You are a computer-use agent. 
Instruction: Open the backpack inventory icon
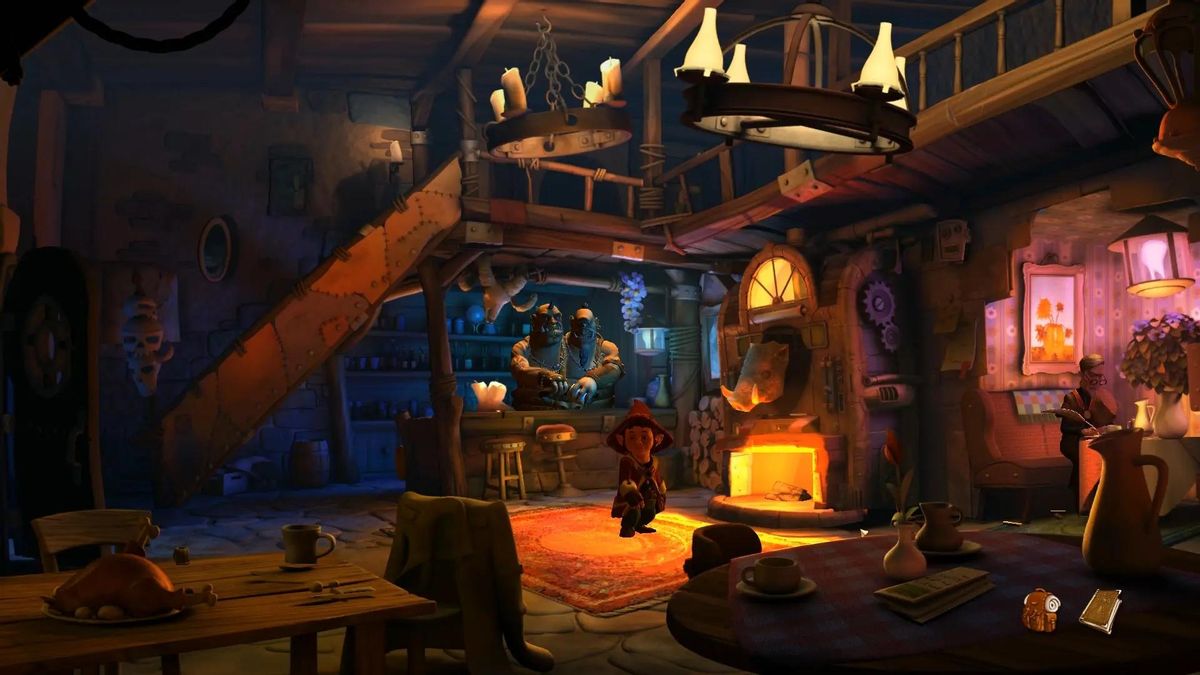tap(1041, 609)
